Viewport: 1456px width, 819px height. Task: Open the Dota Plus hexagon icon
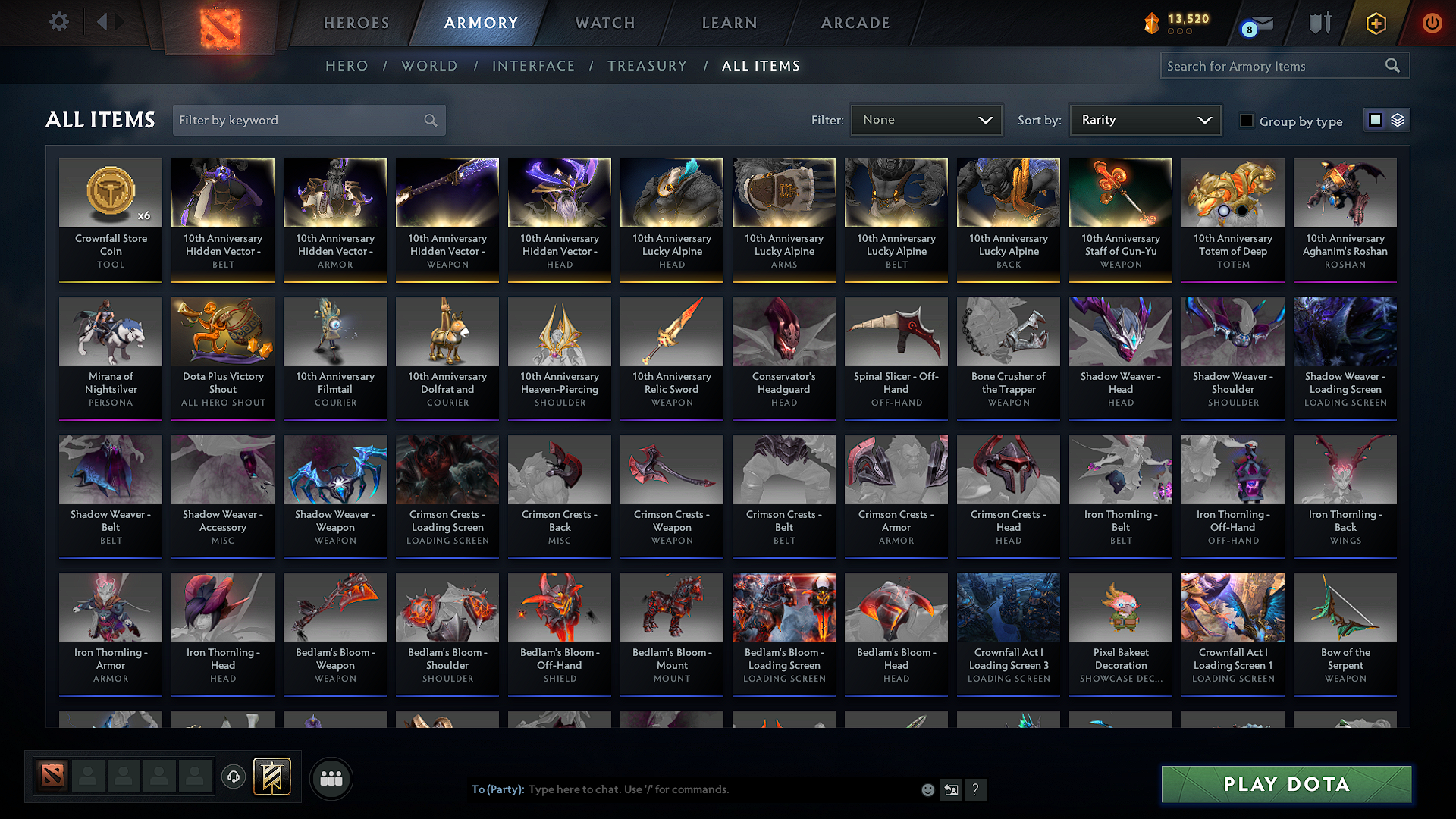(x=1374, y=23)
